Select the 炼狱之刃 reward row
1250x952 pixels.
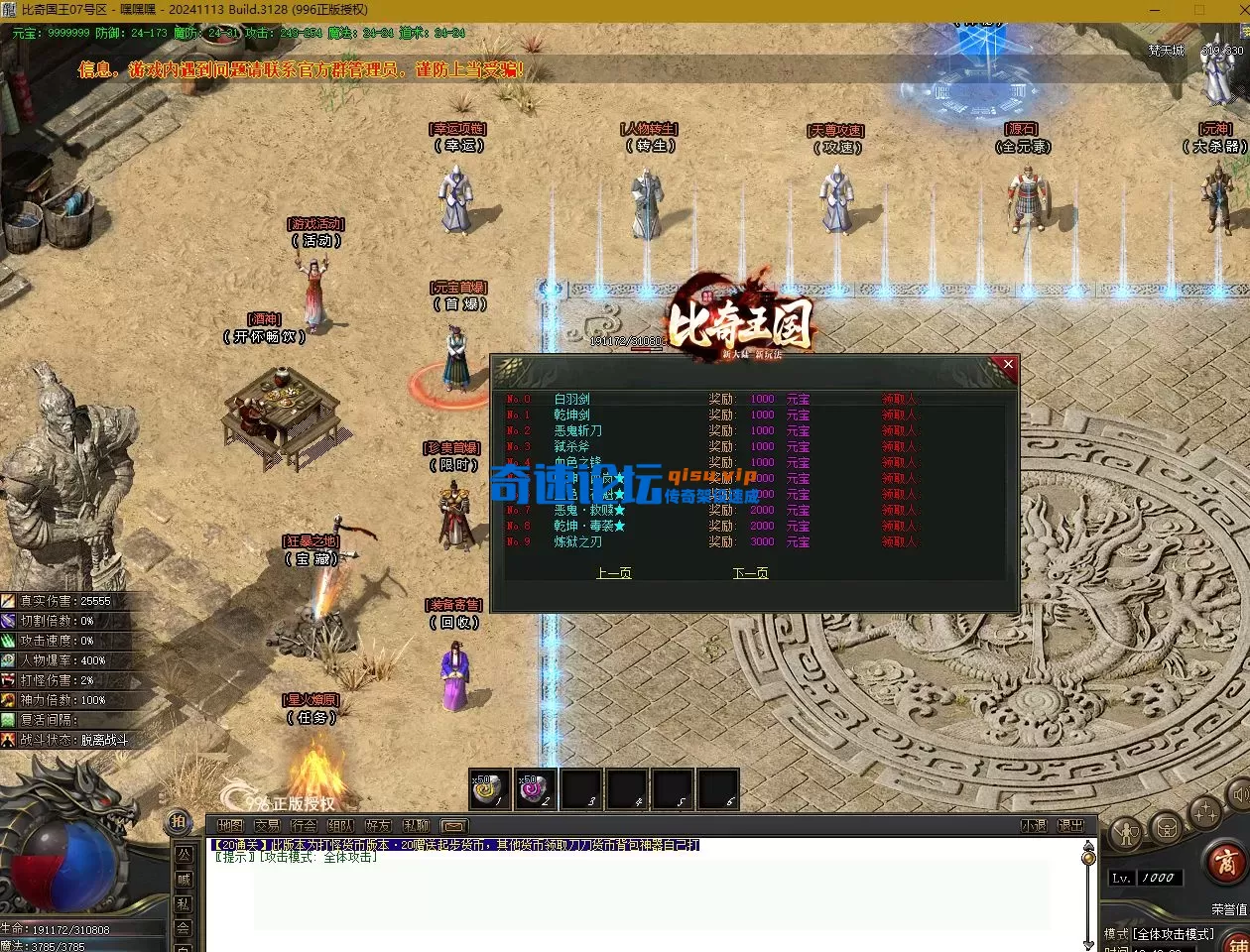577,542
